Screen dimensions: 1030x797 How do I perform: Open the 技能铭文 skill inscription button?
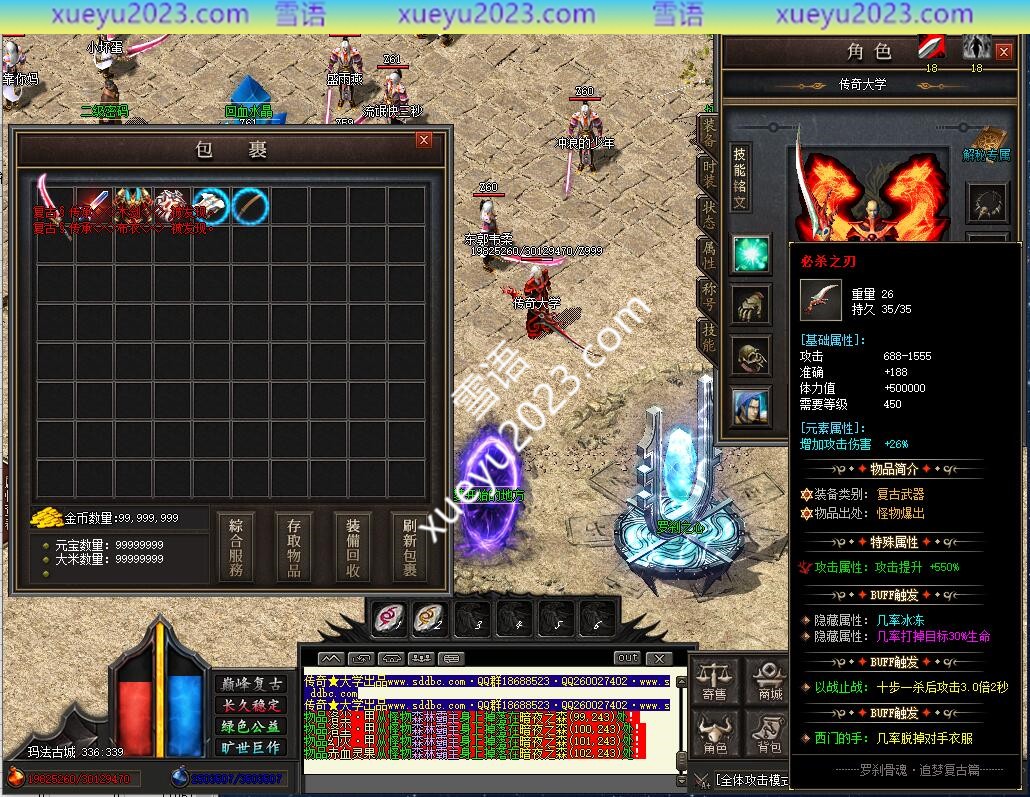pyautogui.click(x=740, y=177)
